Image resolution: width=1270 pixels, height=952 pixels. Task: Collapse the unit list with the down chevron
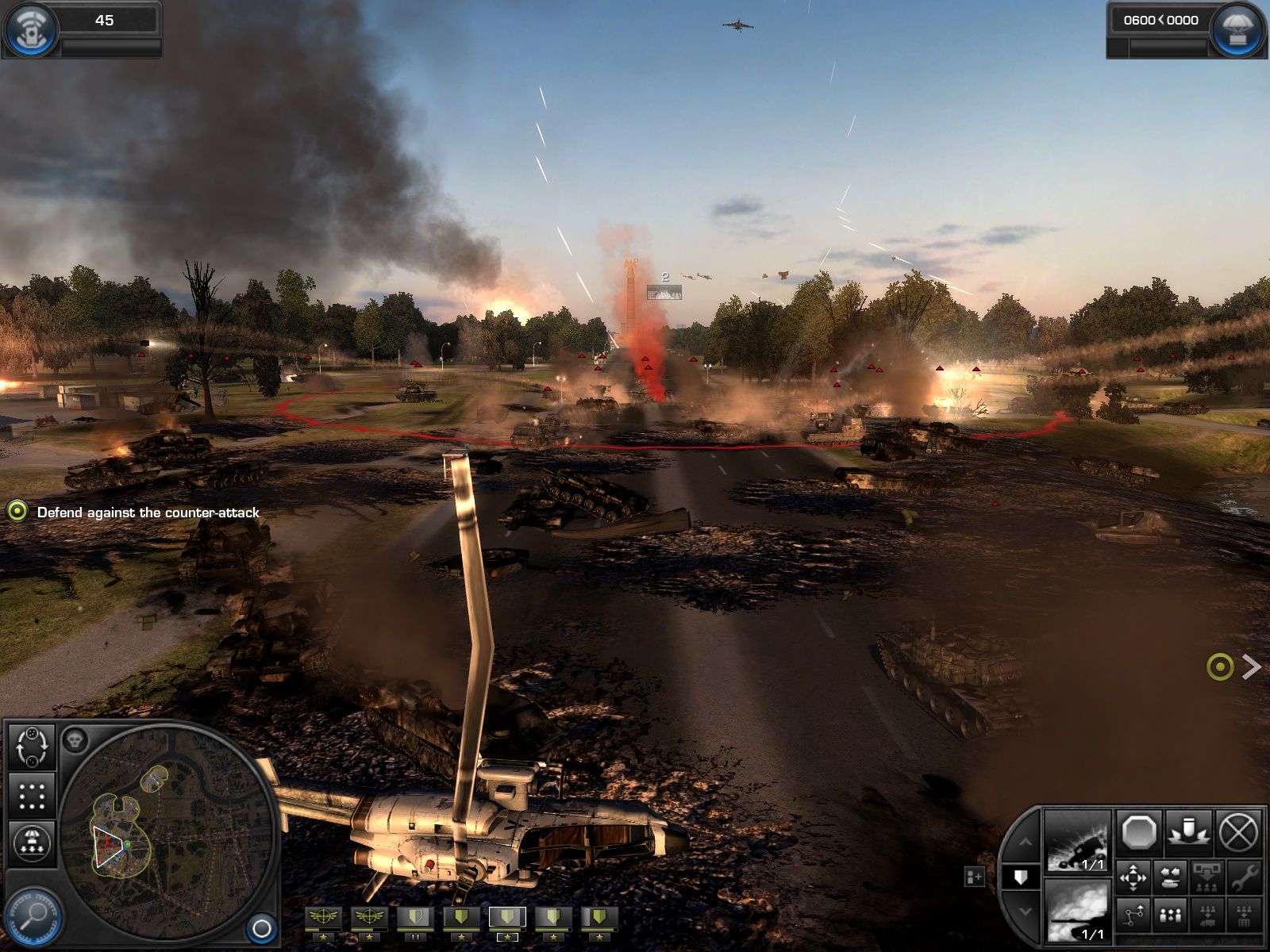pos(1026,910)
